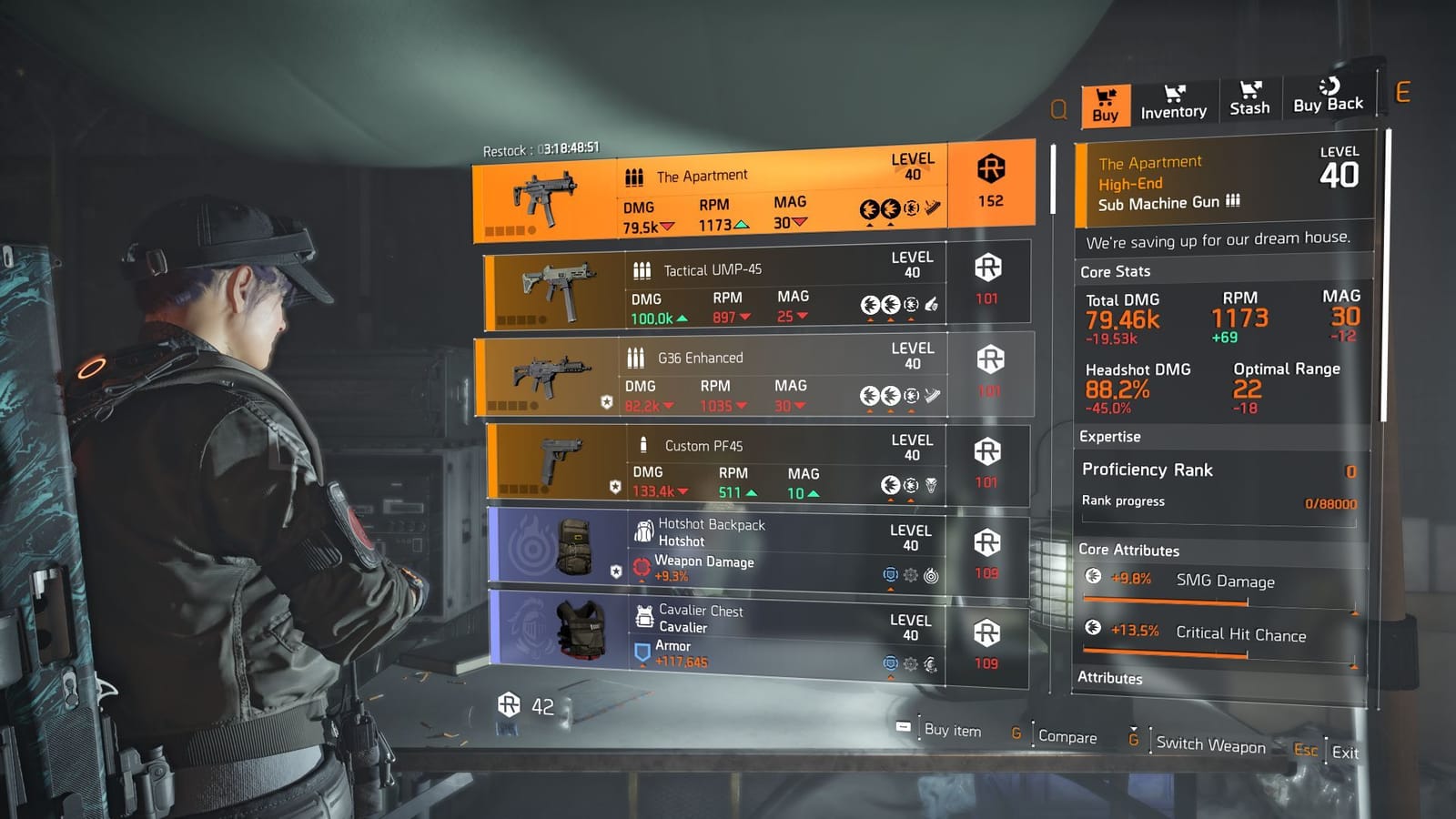Click the skull talent icon on Custom PF45
This screenshot has width=1456, height=819.
tap(931, 484)
